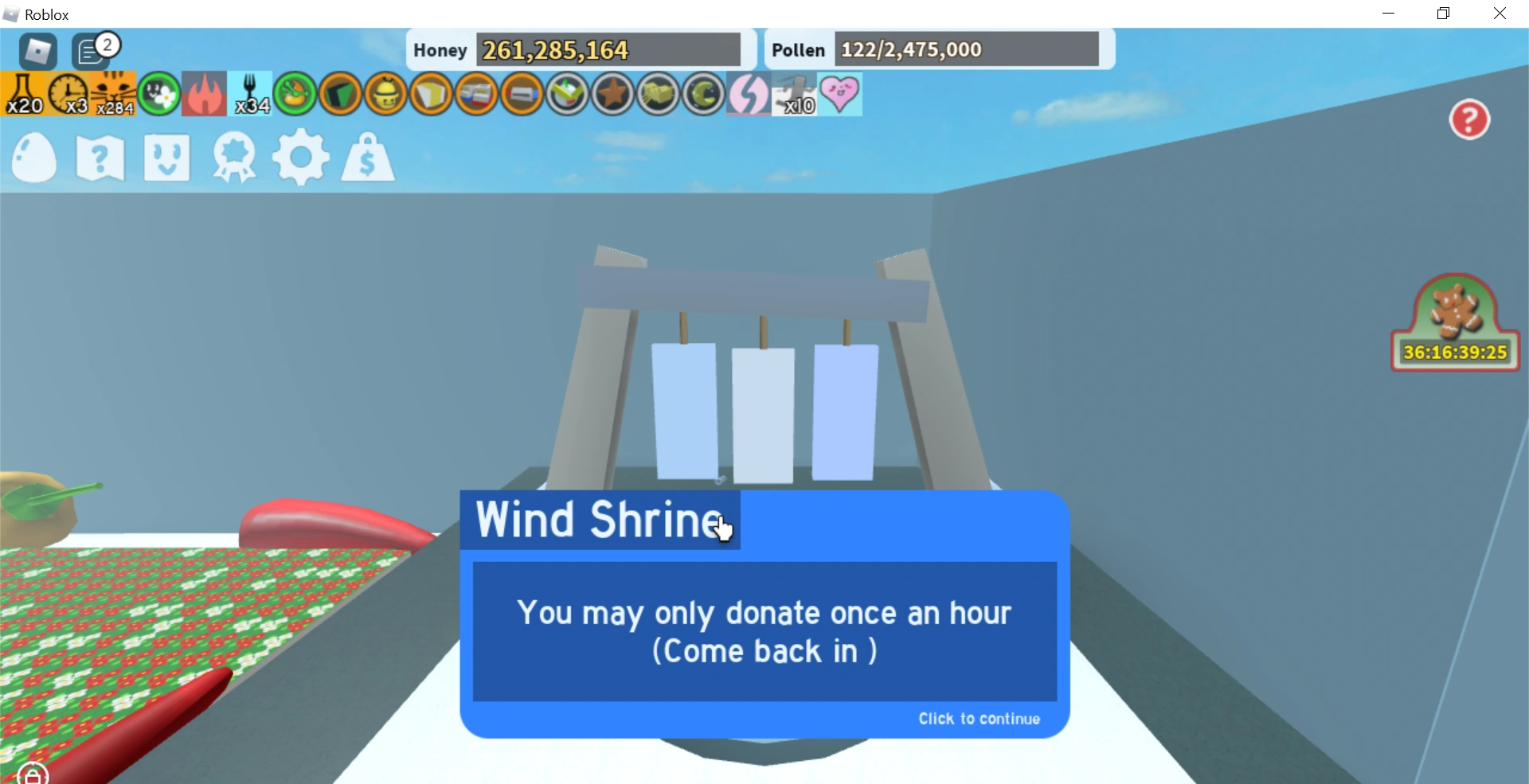Screen dimensions: 1529x784
Task: Click the question mark help button
Action: pos(1469,119)
